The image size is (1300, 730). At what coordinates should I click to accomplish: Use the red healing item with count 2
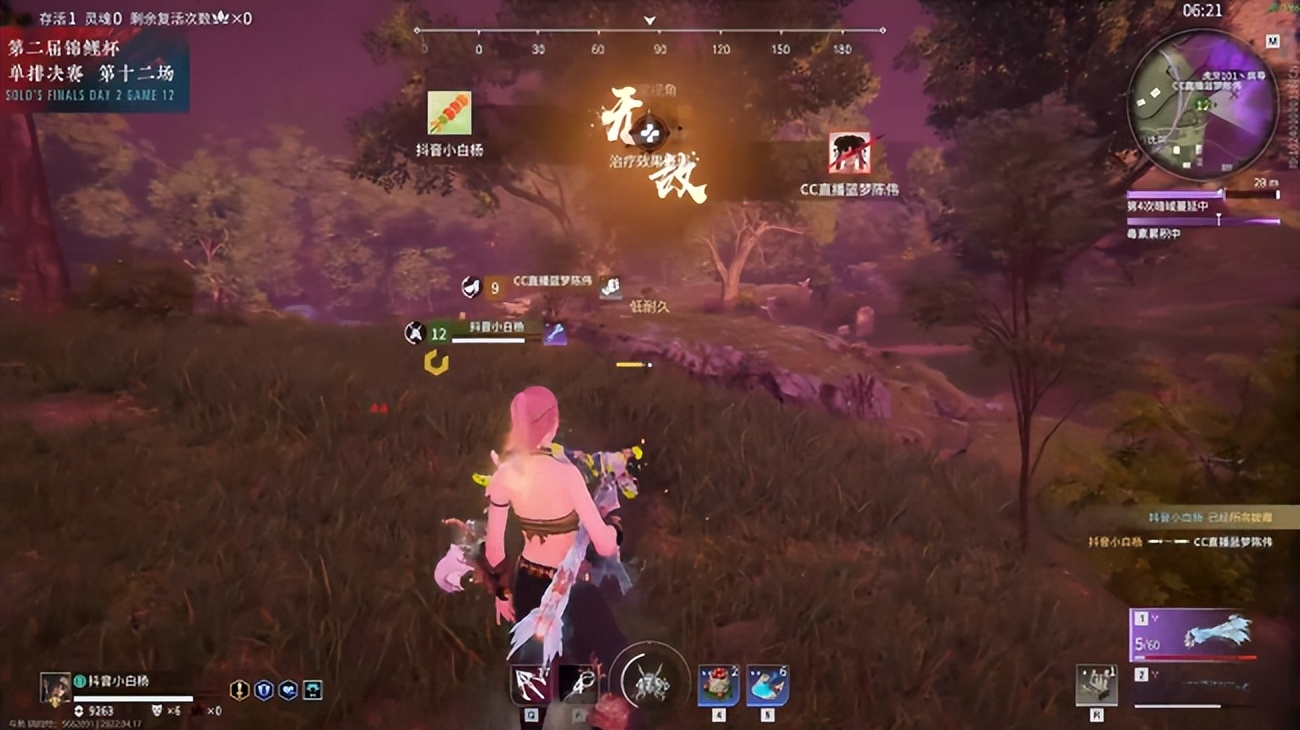tap(718, 686)
